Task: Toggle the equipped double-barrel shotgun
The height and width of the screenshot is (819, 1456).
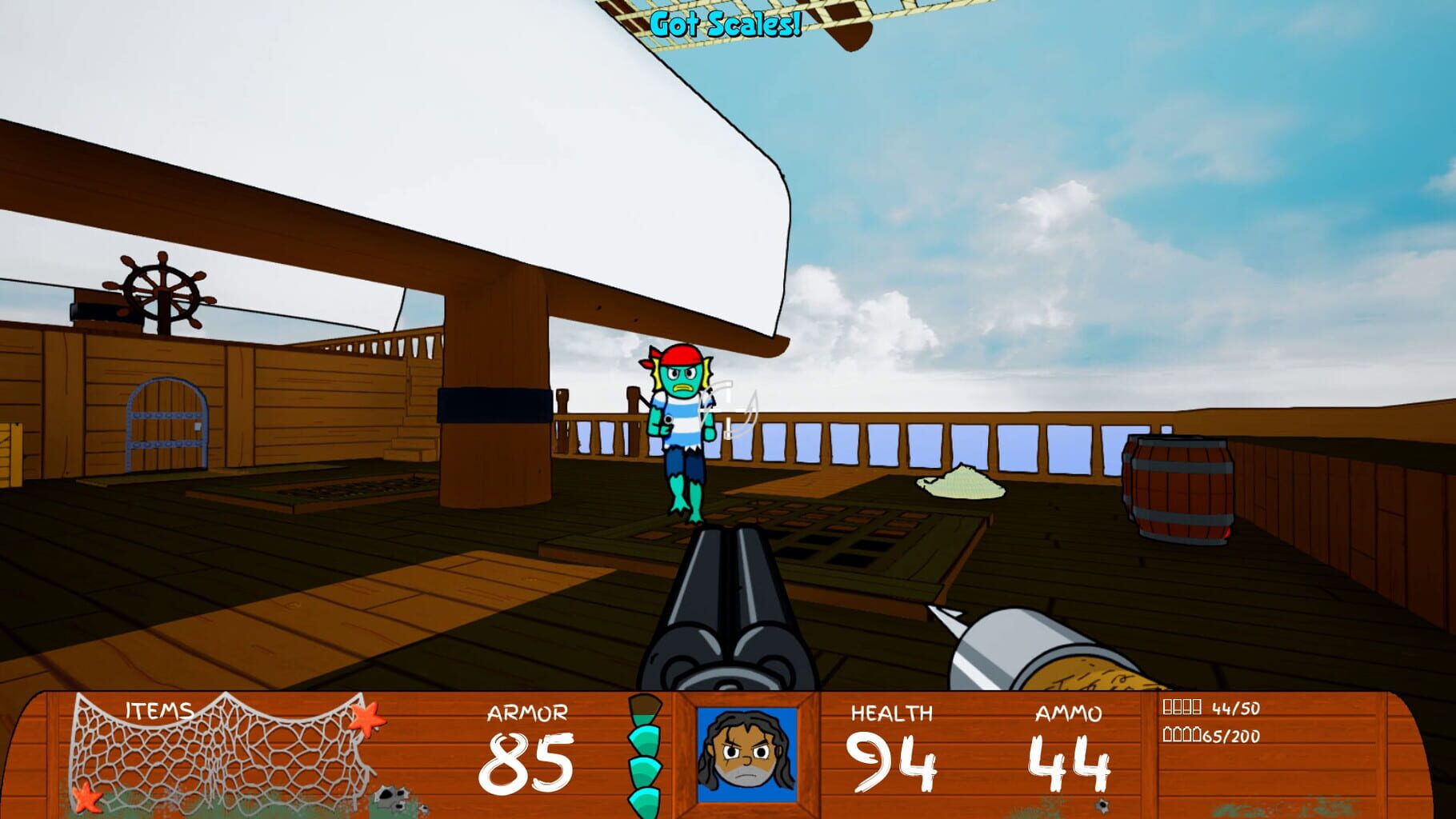Action: point(728,624)
